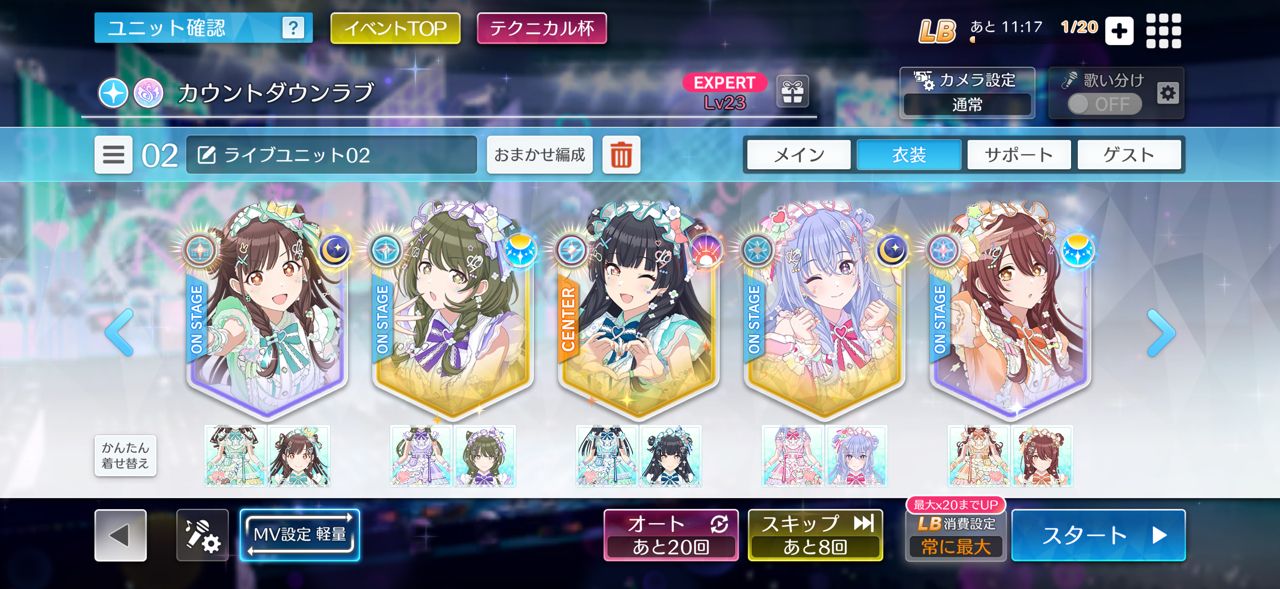1280x589 pixels.
Task: Open the 歌い分け gear settings
Action: coord(1167,93)
